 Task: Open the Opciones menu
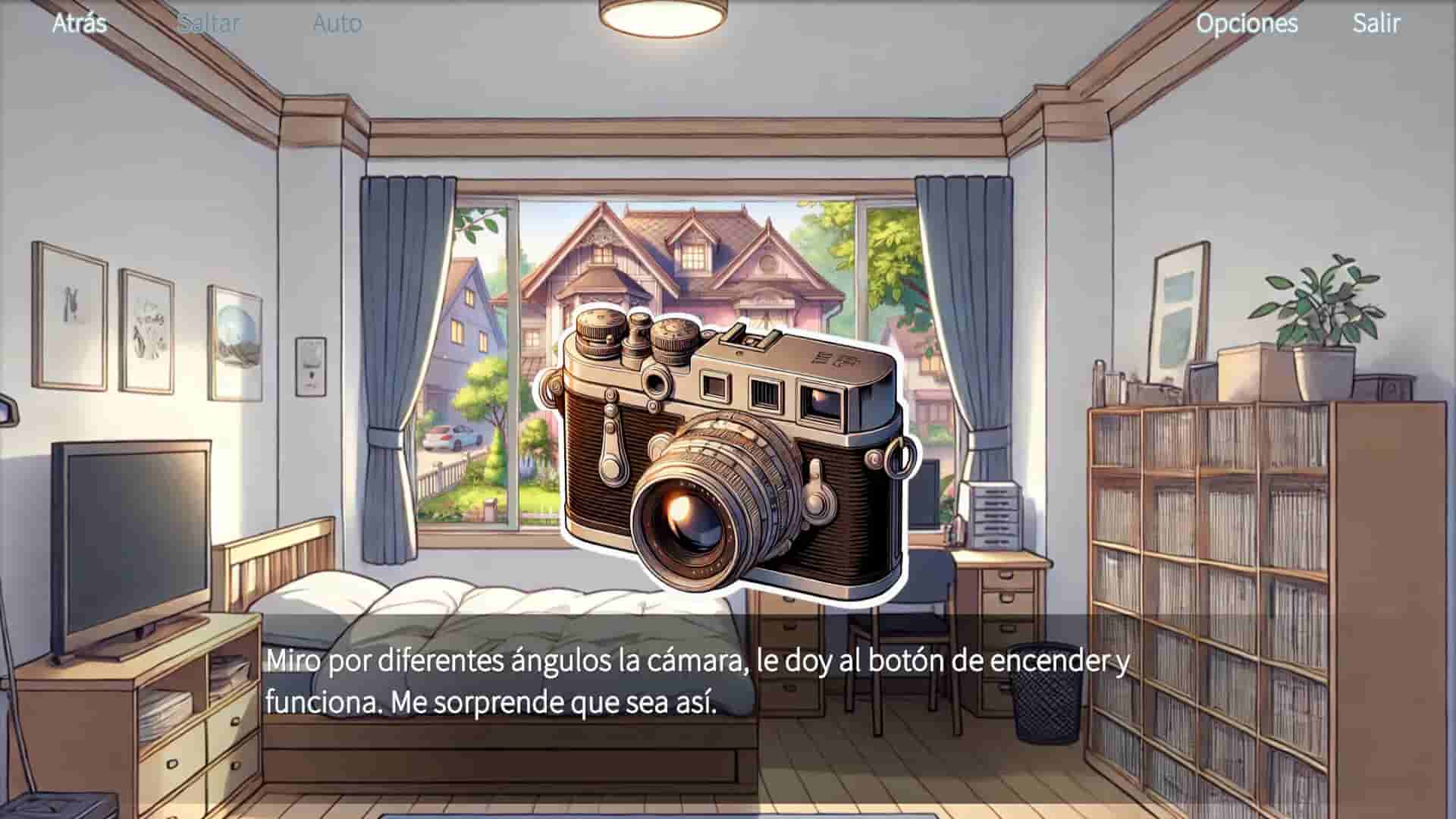point(1247,24)
